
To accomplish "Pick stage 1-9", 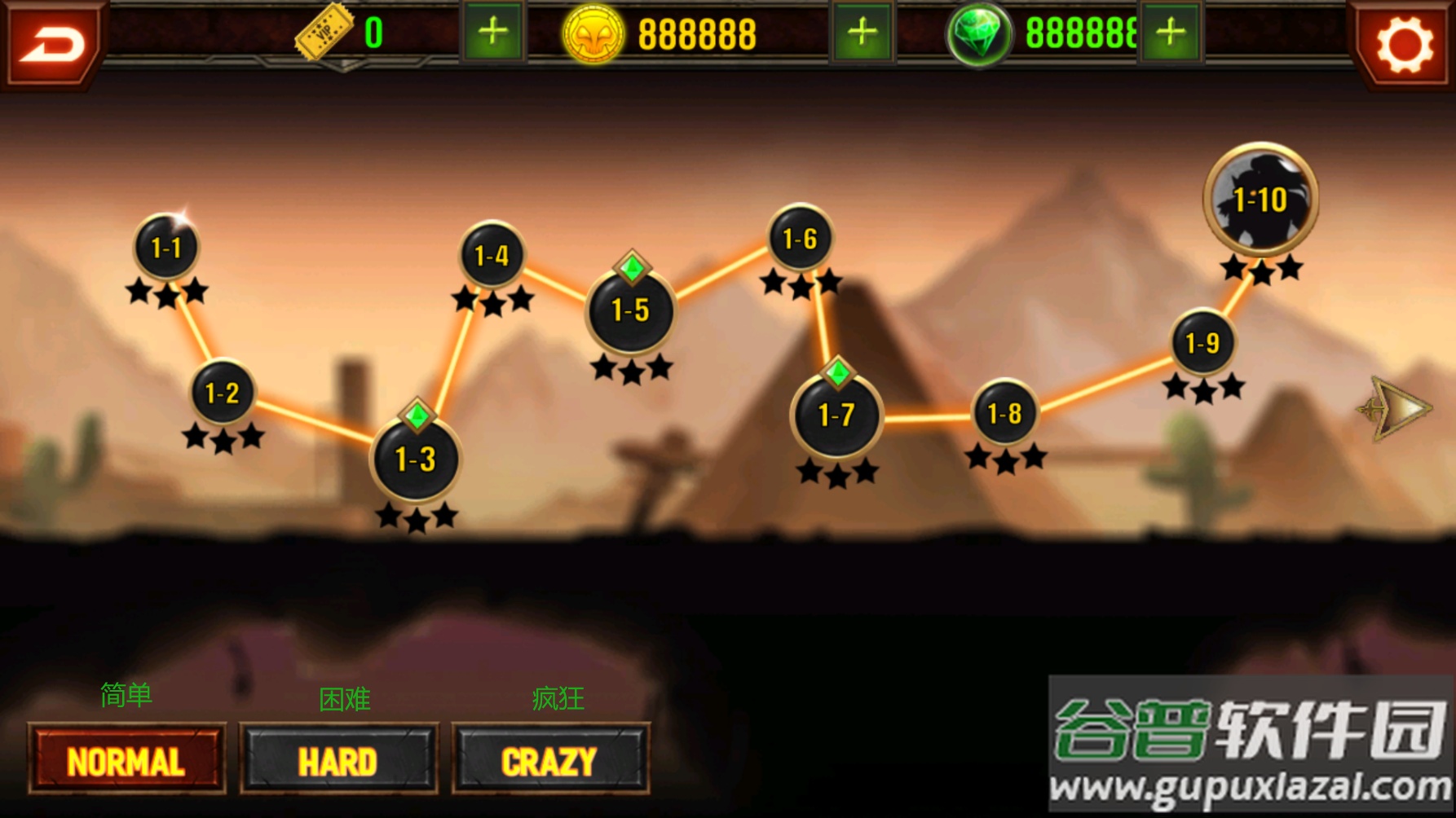I will tap(1202, 343).
